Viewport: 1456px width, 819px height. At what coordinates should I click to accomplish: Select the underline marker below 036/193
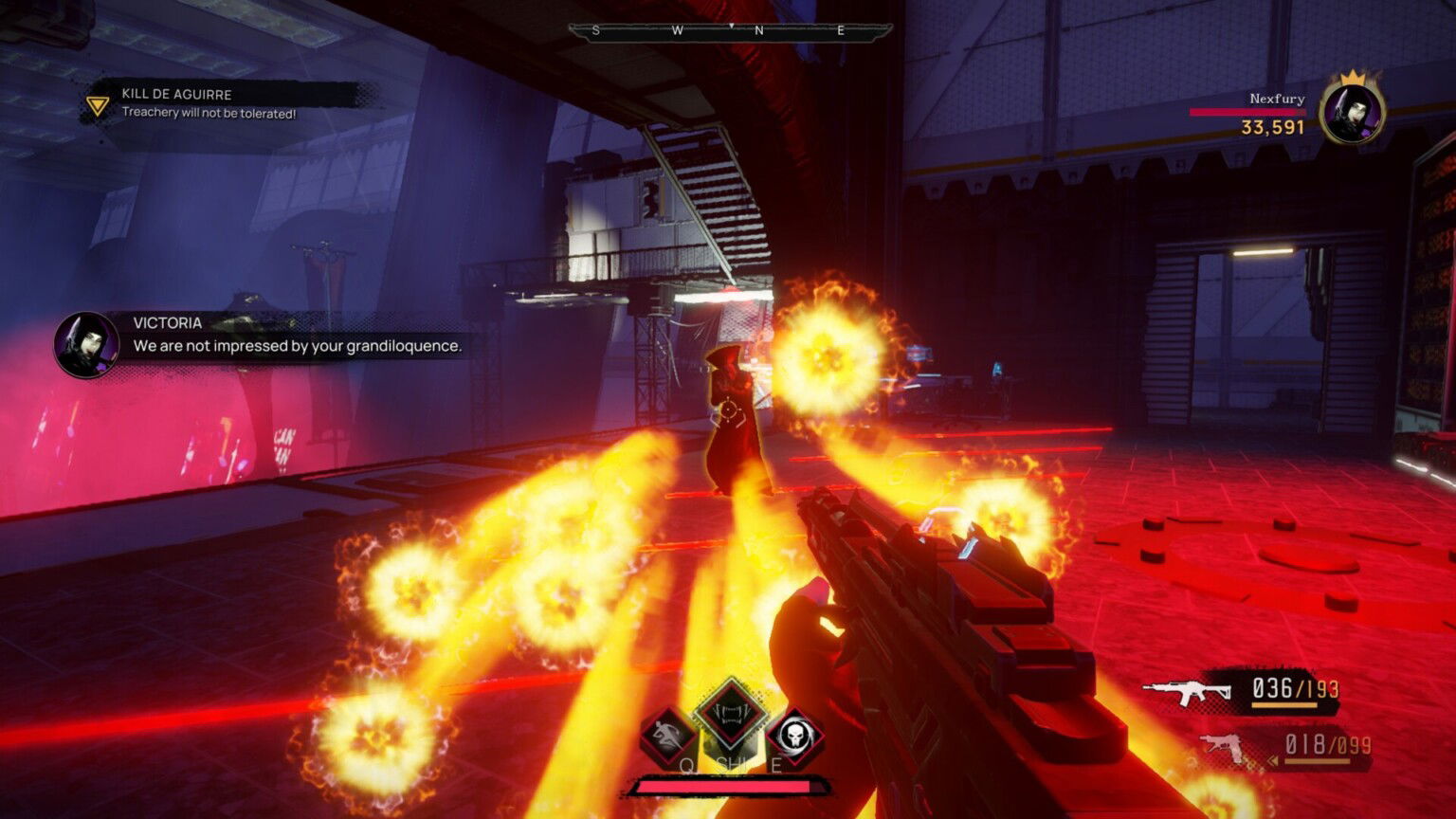(x=1284, y=704)
